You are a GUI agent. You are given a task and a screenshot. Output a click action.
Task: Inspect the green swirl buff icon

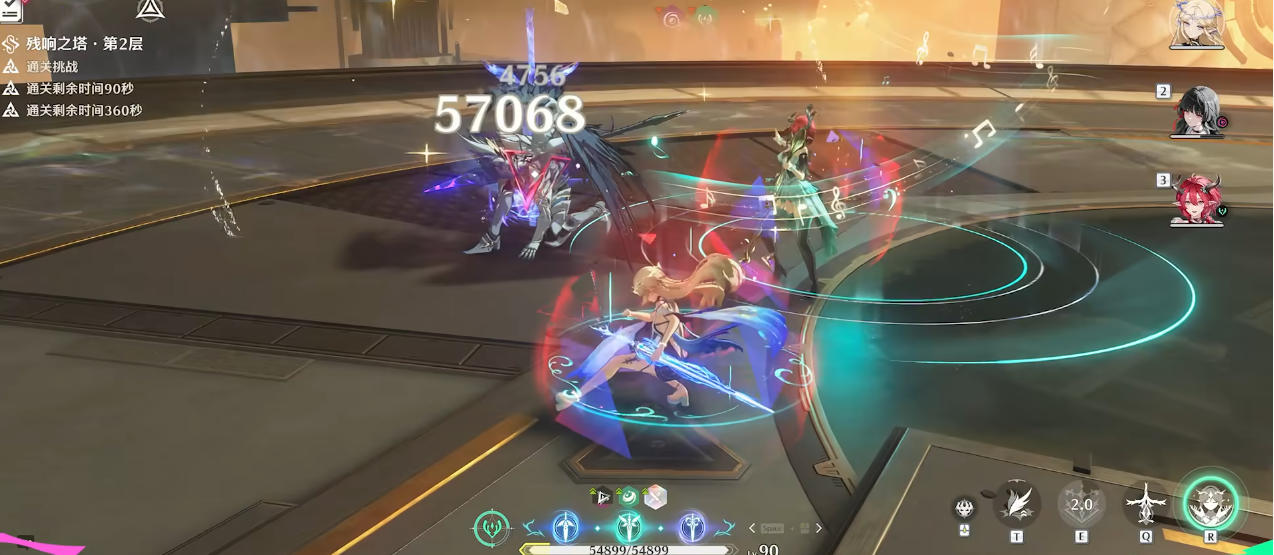click(628, 496)
